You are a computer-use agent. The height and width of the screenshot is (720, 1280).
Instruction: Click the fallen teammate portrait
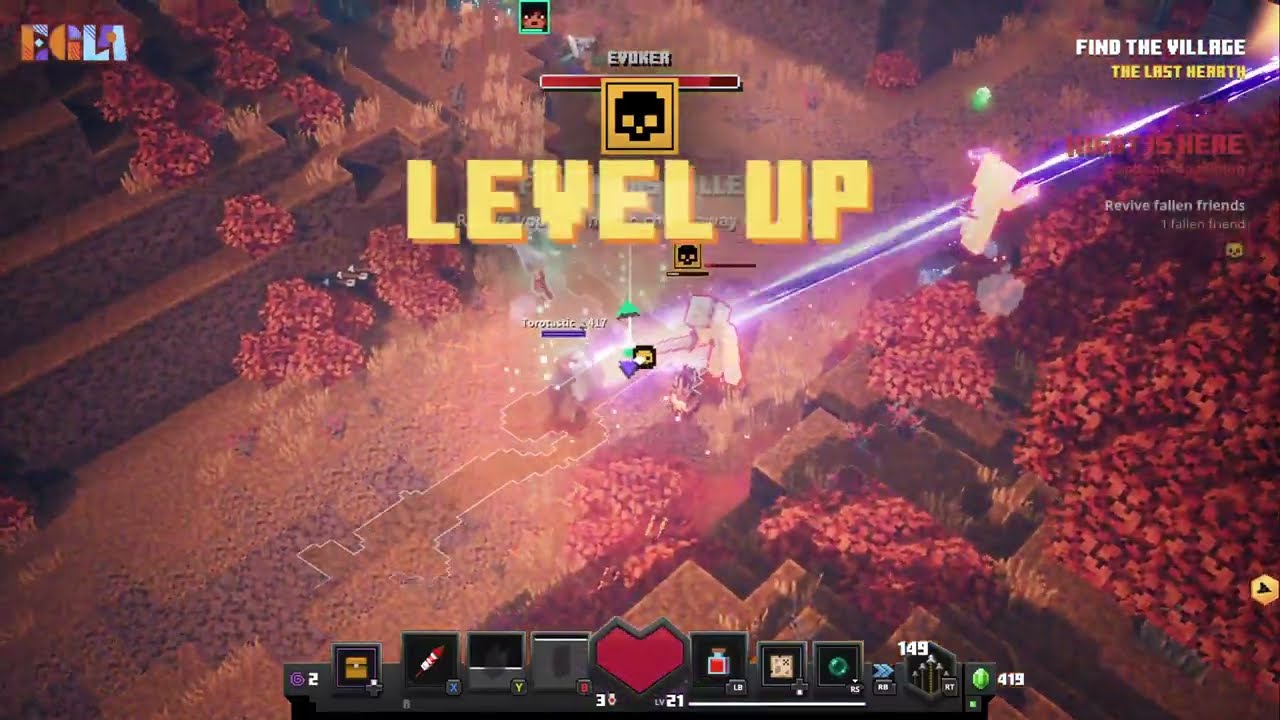click(534, 17)
